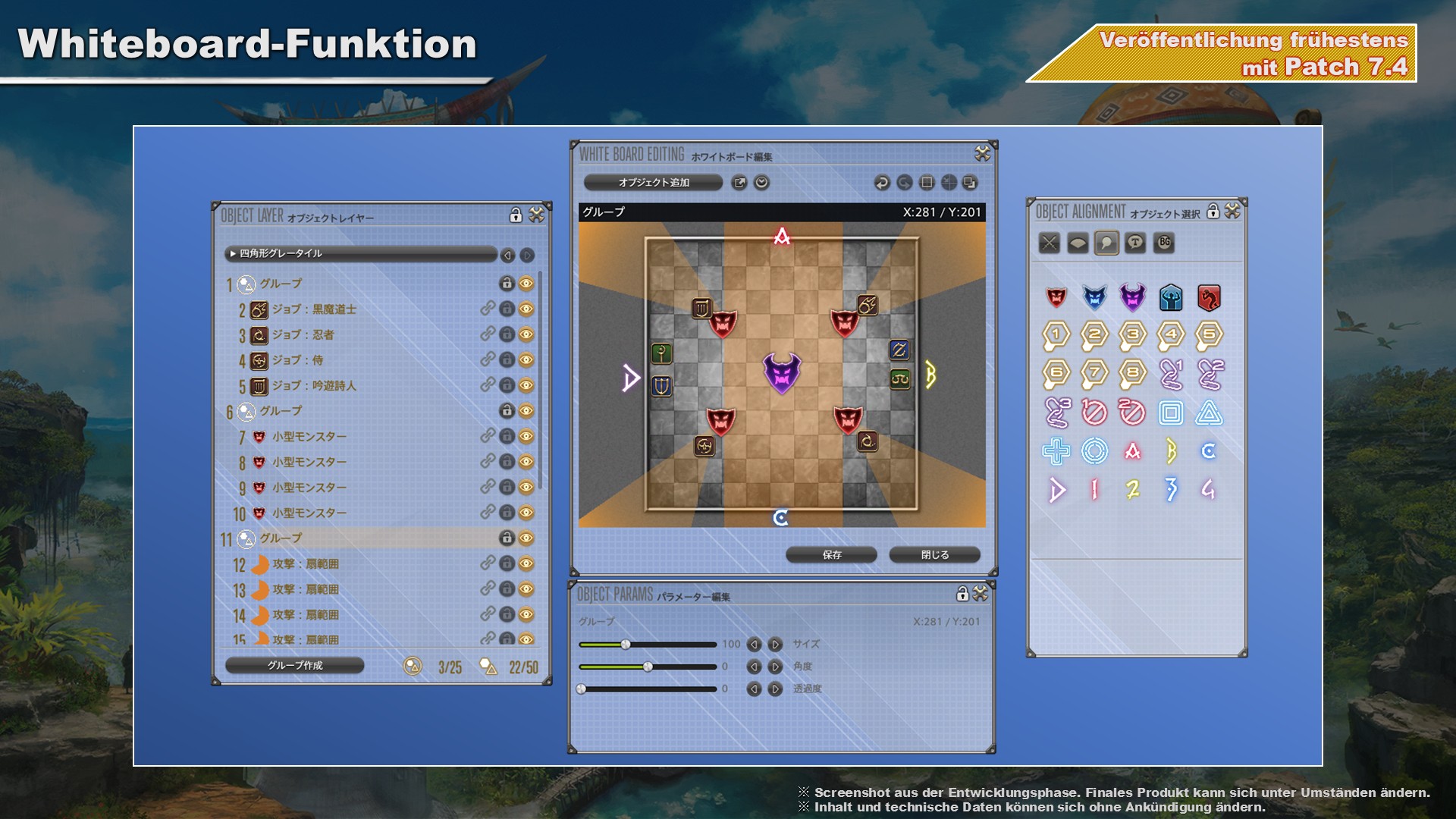Viewport: 1456px width, 819px height.
Task: Close the Object Layer panel
Action: click(537, 215)
